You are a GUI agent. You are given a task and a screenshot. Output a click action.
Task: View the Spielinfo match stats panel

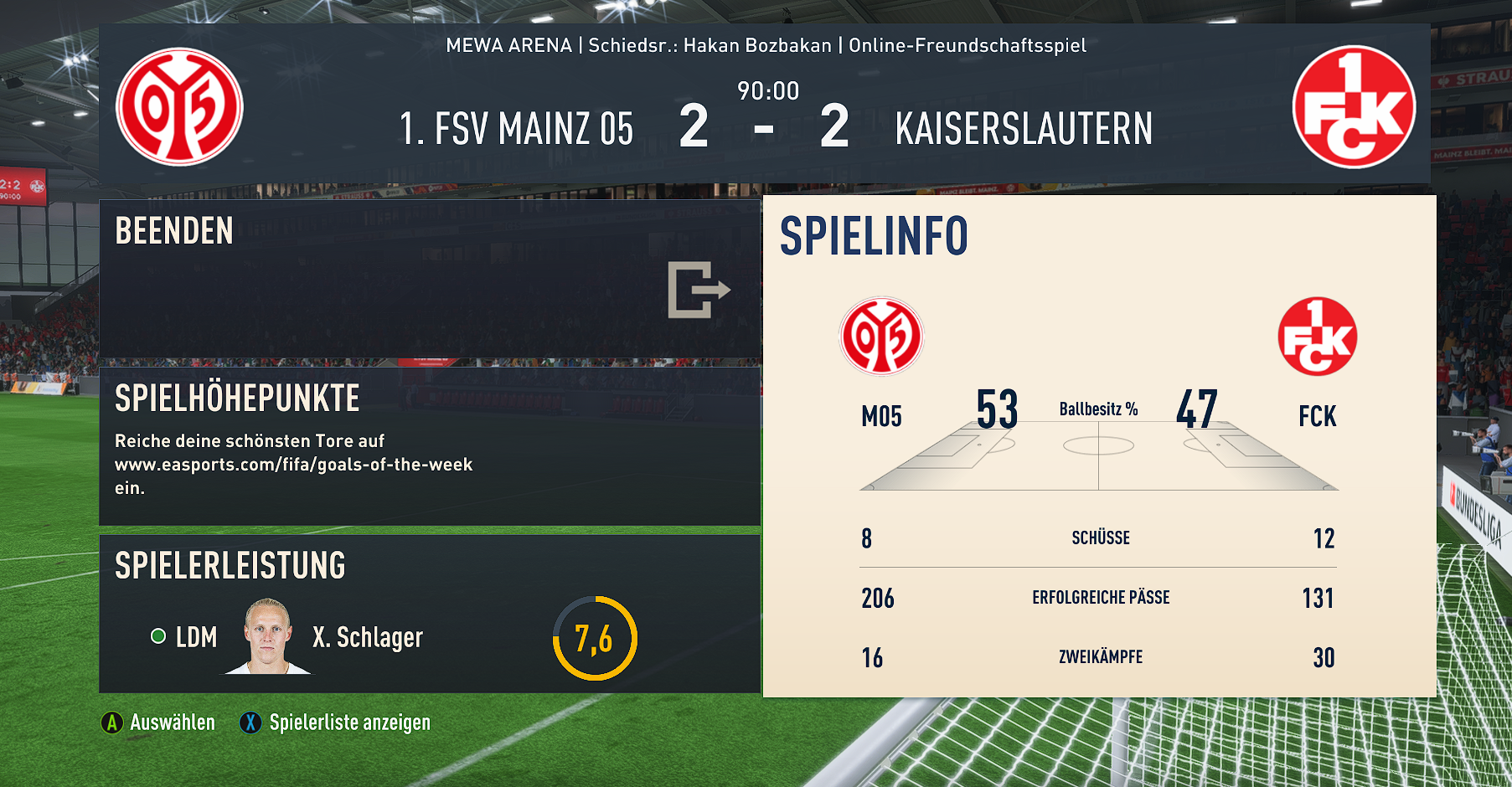(1099, 446)
